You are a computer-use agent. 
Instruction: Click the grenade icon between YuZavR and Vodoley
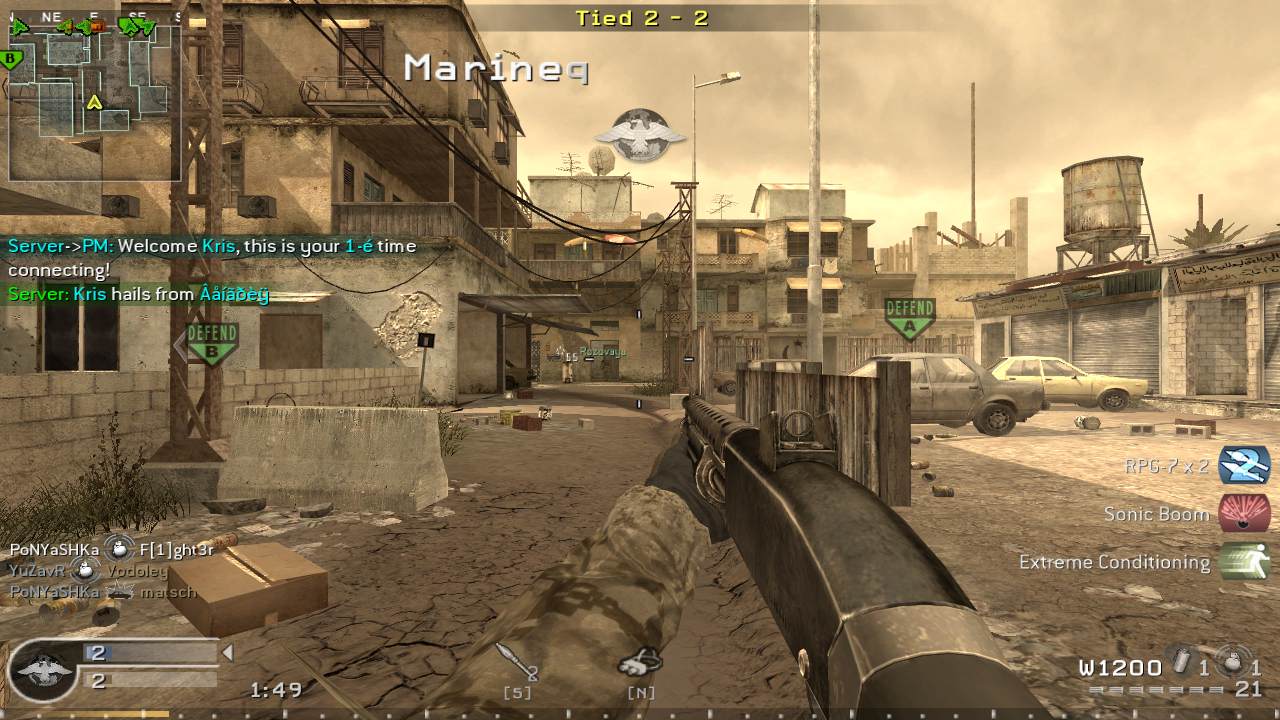[x=87, y=568]
